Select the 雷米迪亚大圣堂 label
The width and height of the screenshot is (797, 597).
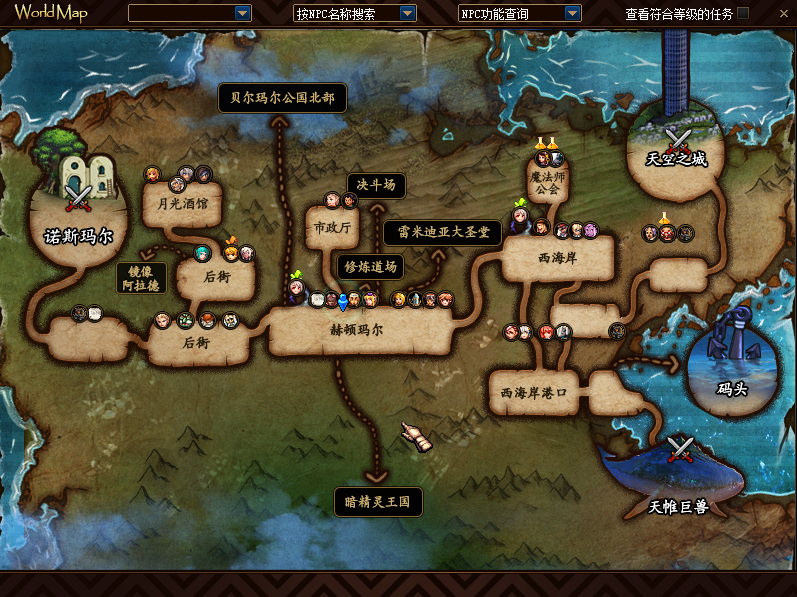(443, 232)
